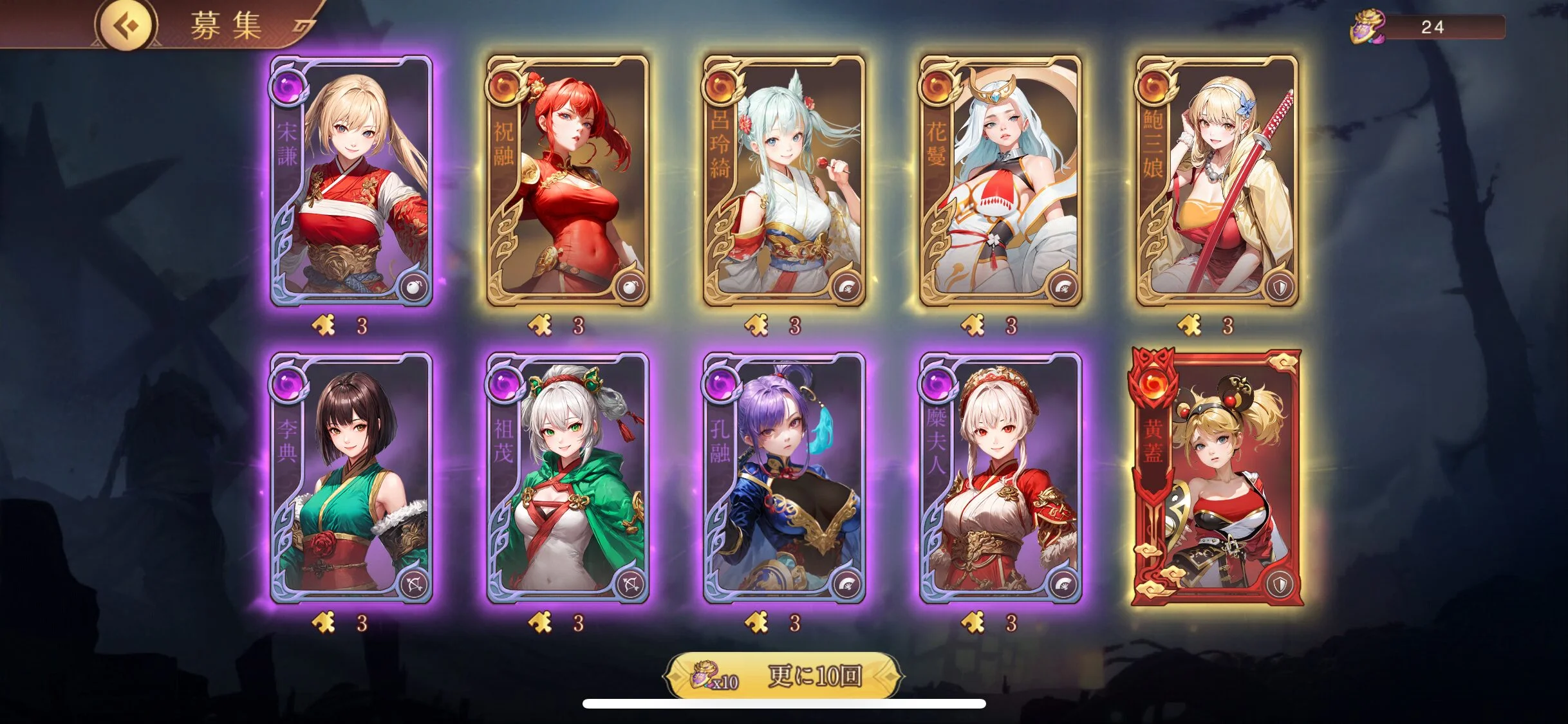View the 糜夫人 card
Image resolution: width=1568 pixels, height=724 pixels.
click(1000, 478)
